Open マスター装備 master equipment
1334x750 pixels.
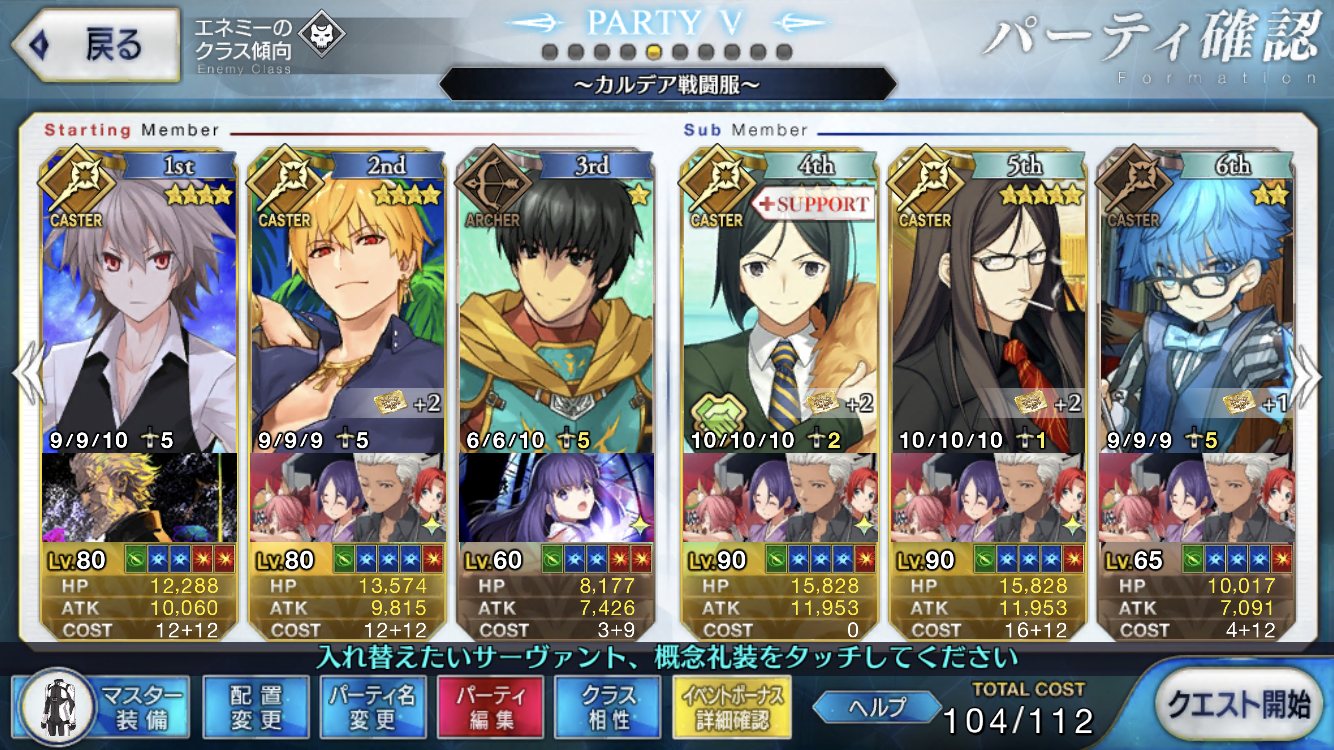click(104, 706)
